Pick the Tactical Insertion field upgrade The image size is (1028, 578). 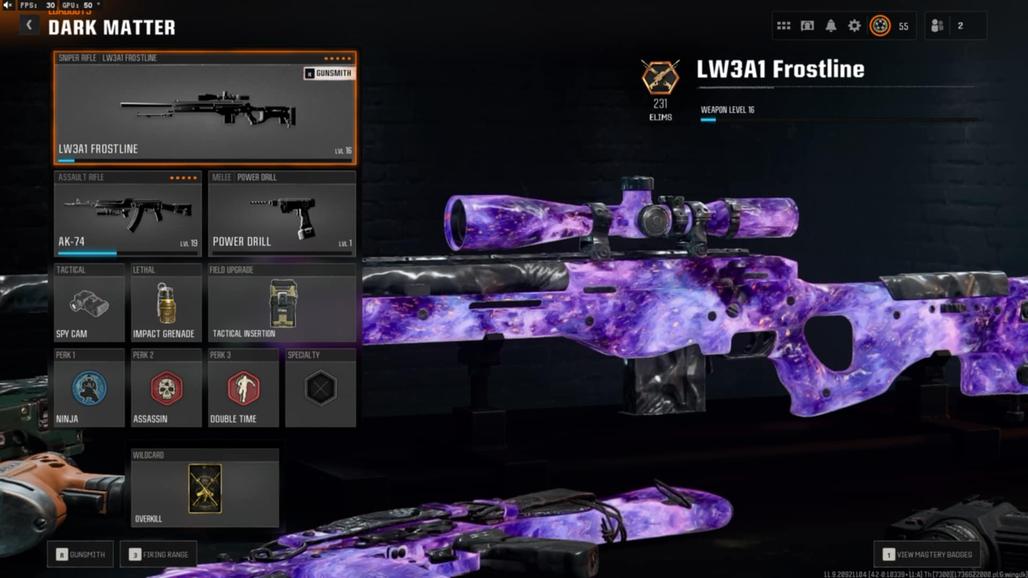point(282,304)
